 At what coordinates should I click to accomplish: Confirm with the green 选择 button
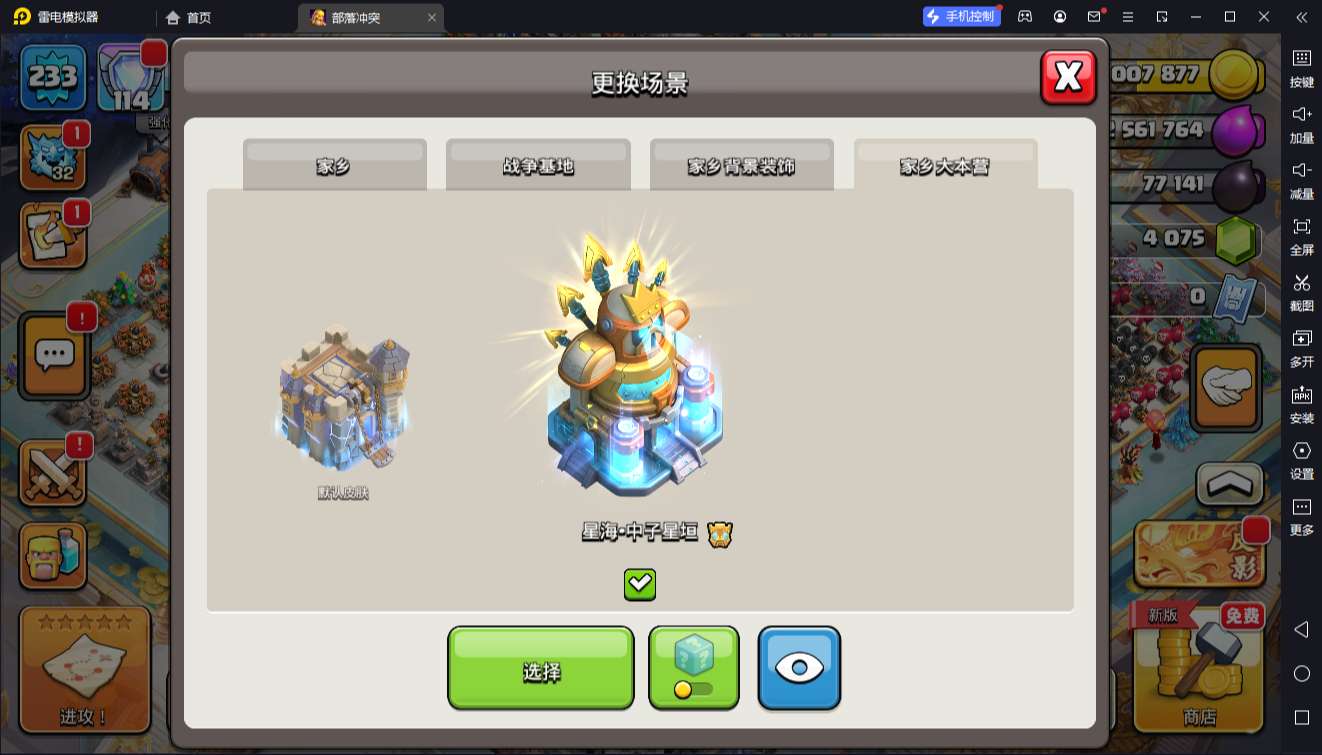point(540,668)
